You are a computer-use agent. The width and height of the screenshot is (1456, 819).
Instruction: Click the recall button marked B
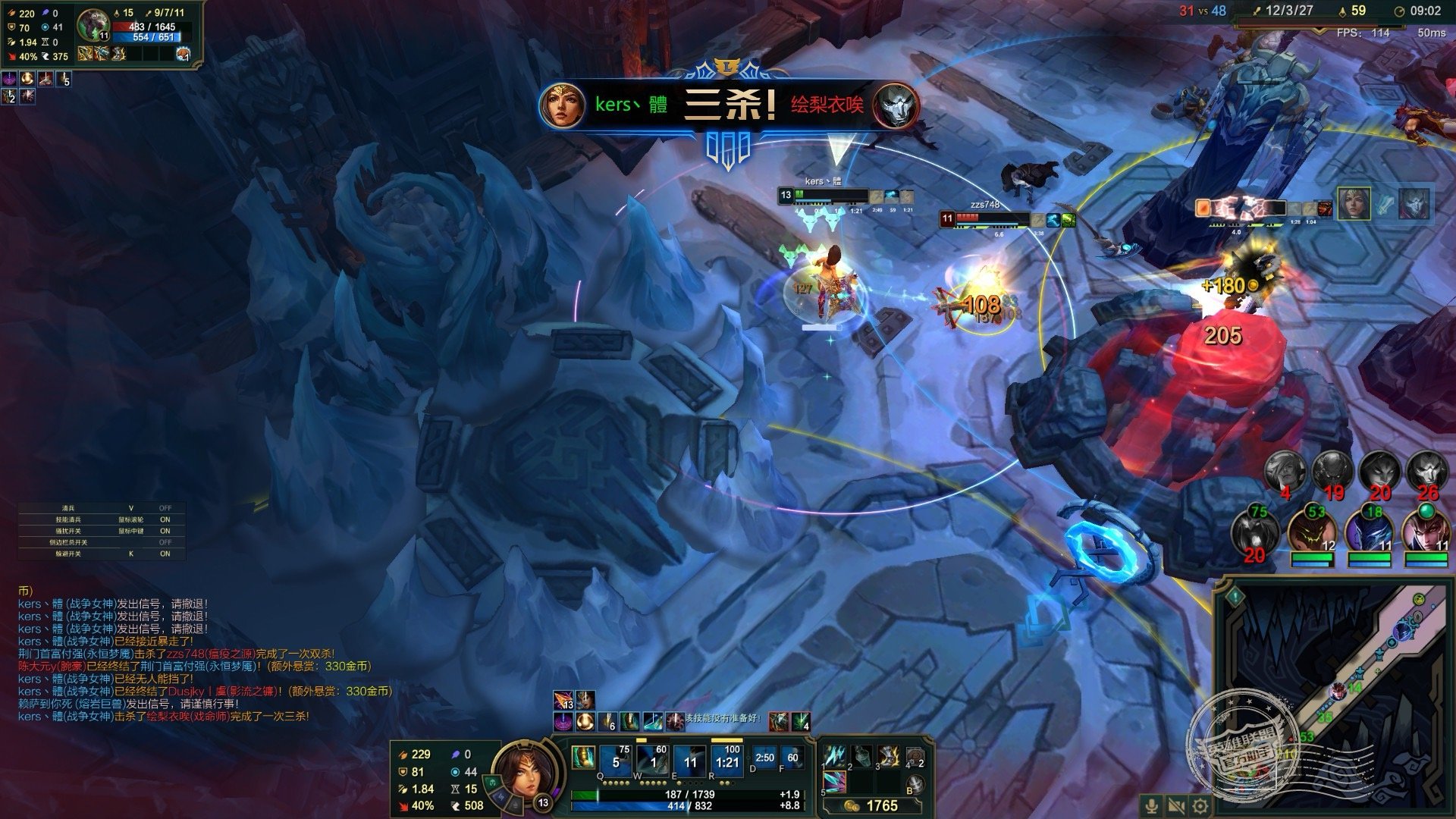click(x=915, y=784)
